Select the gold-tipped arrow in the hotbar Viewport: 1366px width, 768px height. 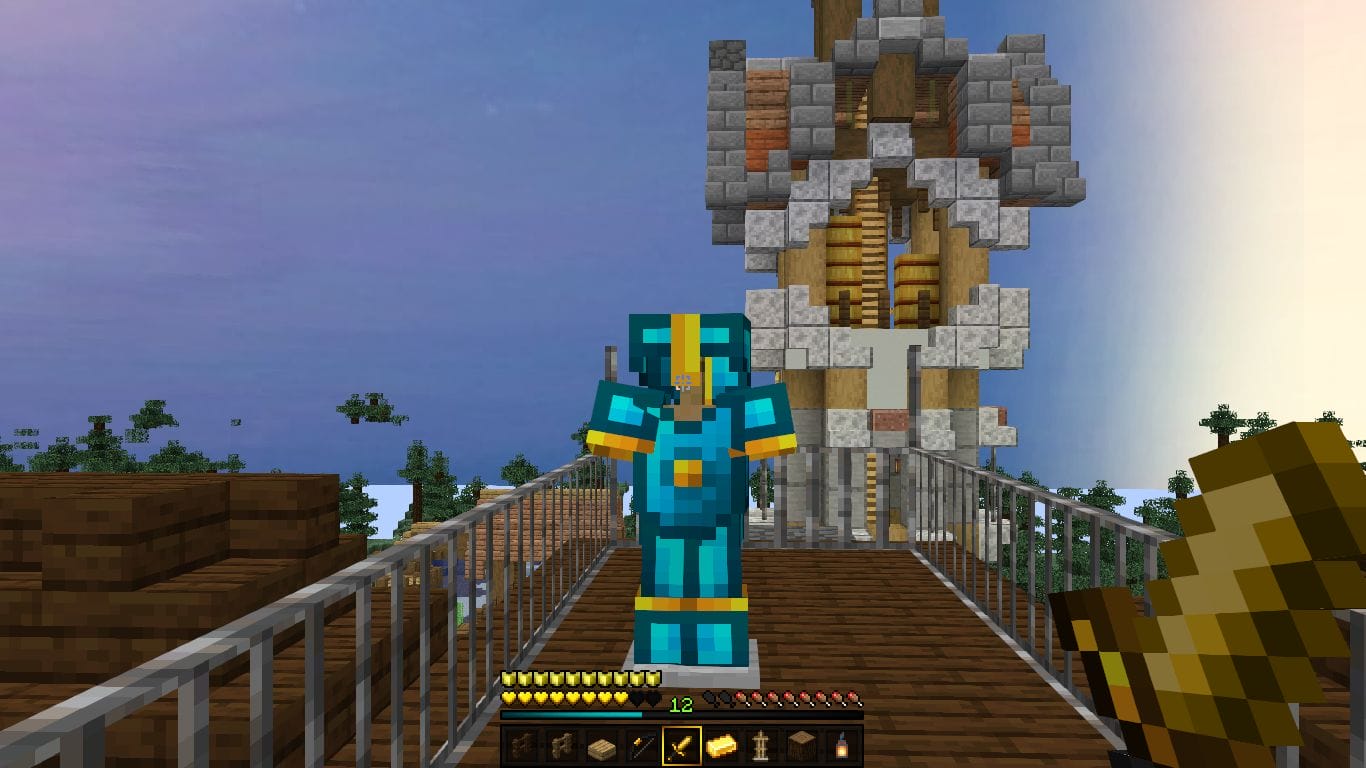coord(642,747)
